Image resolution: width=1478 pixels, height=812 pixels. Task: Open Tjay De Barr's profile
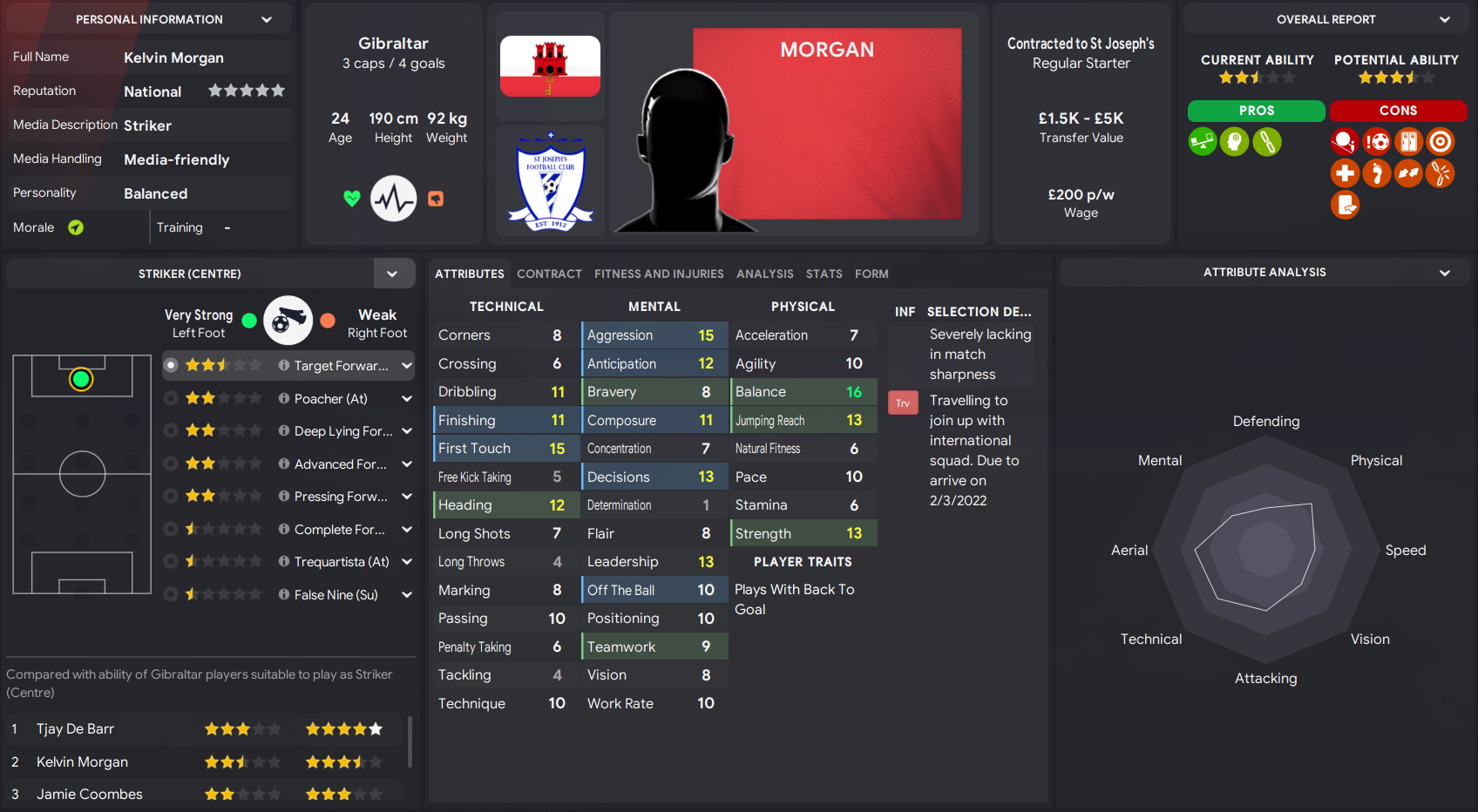75,728
